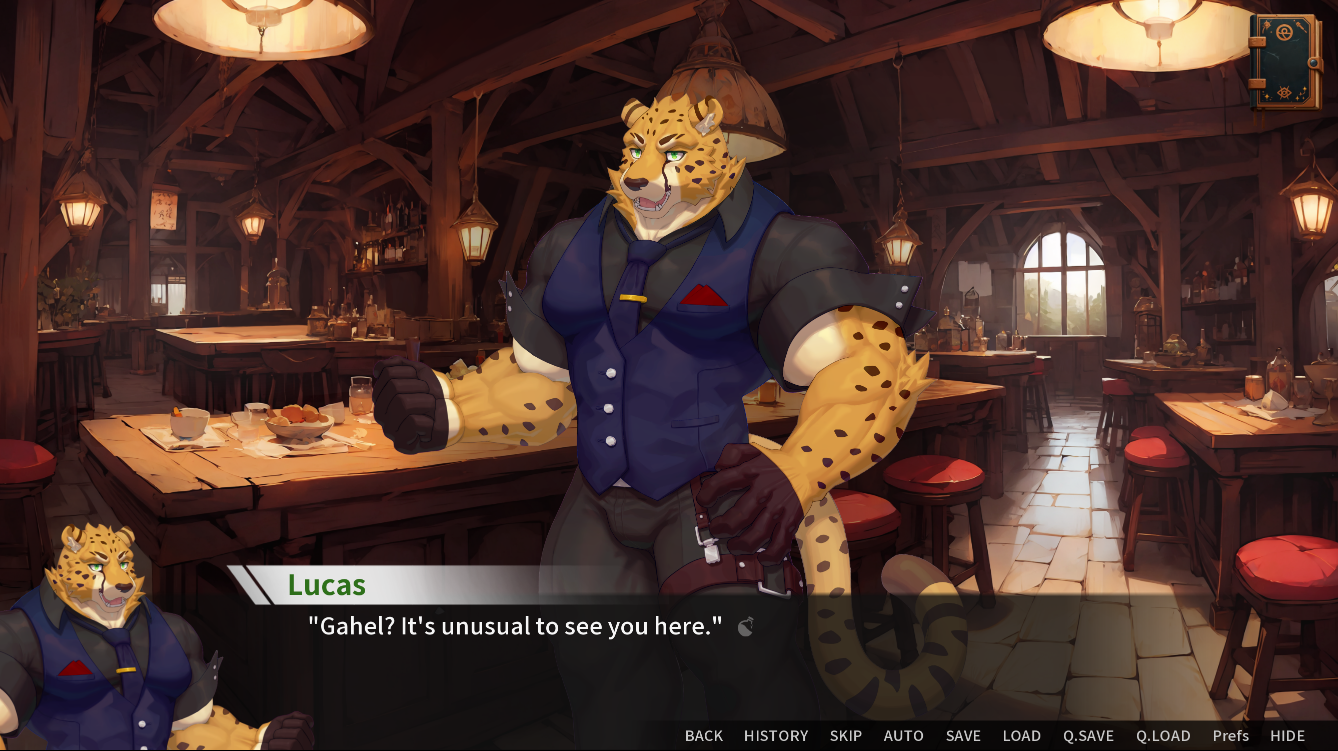Click the potion flask continue indicator
Image resolution: width=1338 pixels, height=751 pixels.
744,628
